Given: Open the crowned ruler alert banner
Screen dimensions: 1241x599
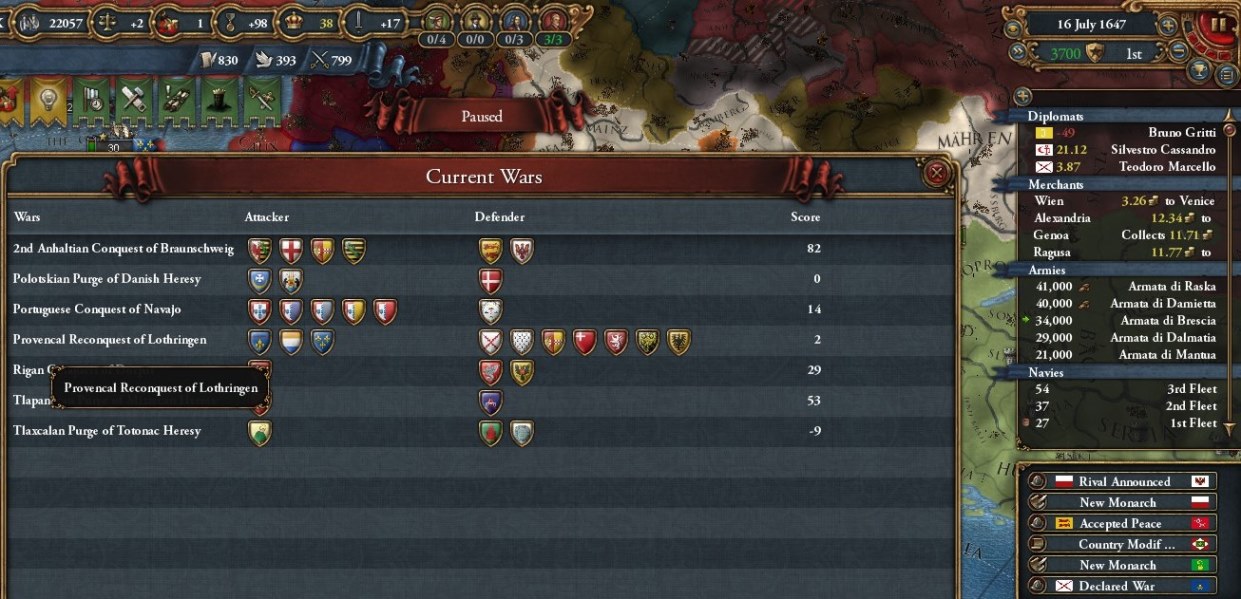Looking at the screenshot, I should coord(220,99).
